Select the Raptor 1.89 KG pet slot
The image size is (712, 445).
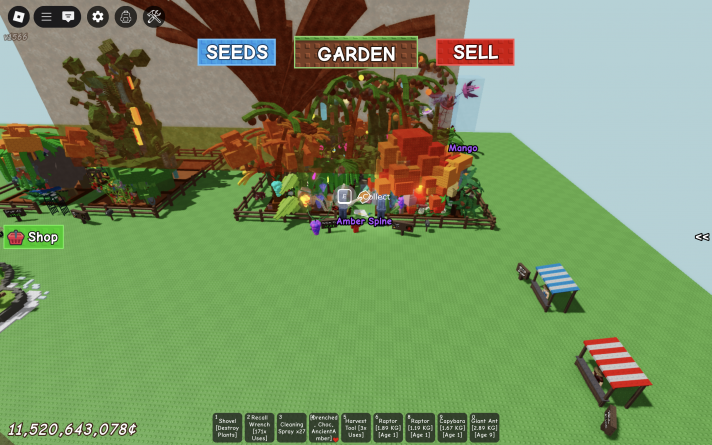tap(388, 428)
